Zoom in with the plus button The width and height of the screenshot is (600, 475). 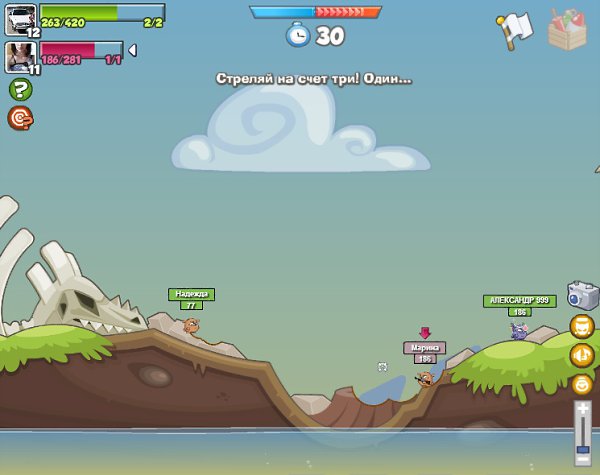point(582,408)
